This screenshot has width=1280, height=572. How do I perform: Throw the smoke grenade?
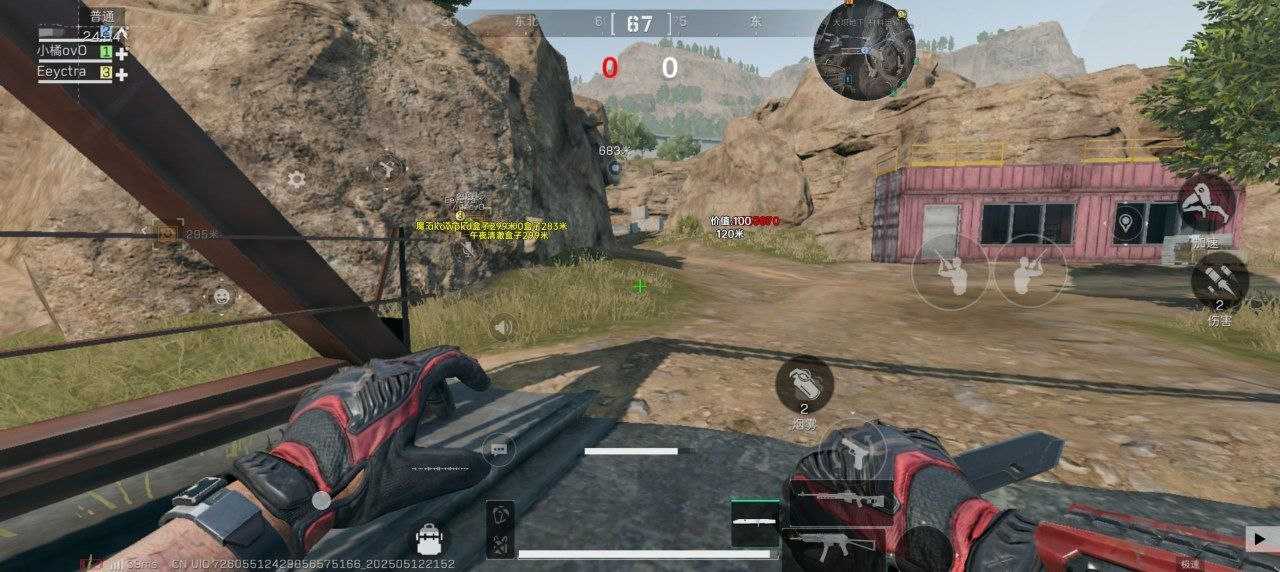tap(804, 385)
